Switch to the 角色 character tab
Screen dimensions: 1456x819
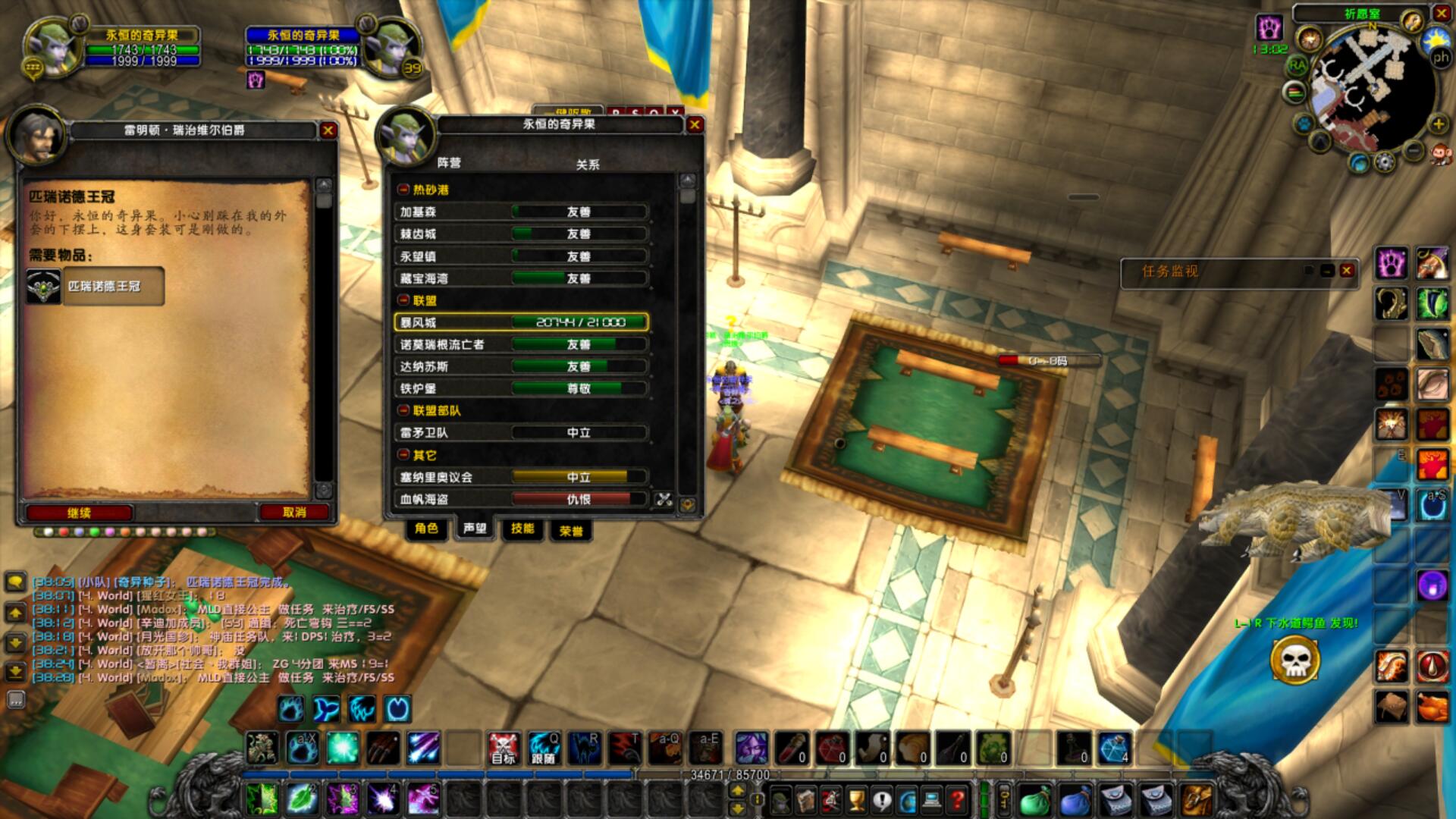(426, 529)
